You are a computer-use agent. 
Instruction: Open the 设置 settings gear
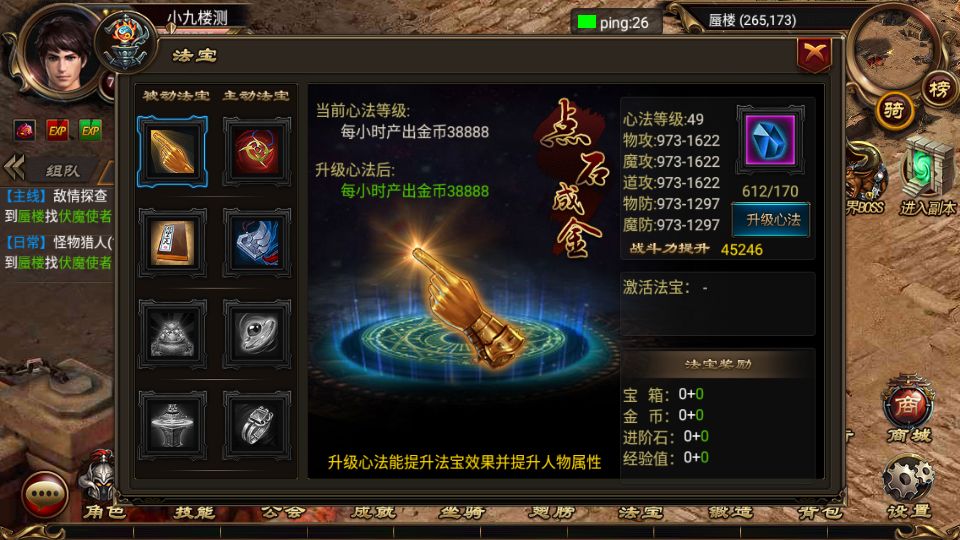pos(908,483)
